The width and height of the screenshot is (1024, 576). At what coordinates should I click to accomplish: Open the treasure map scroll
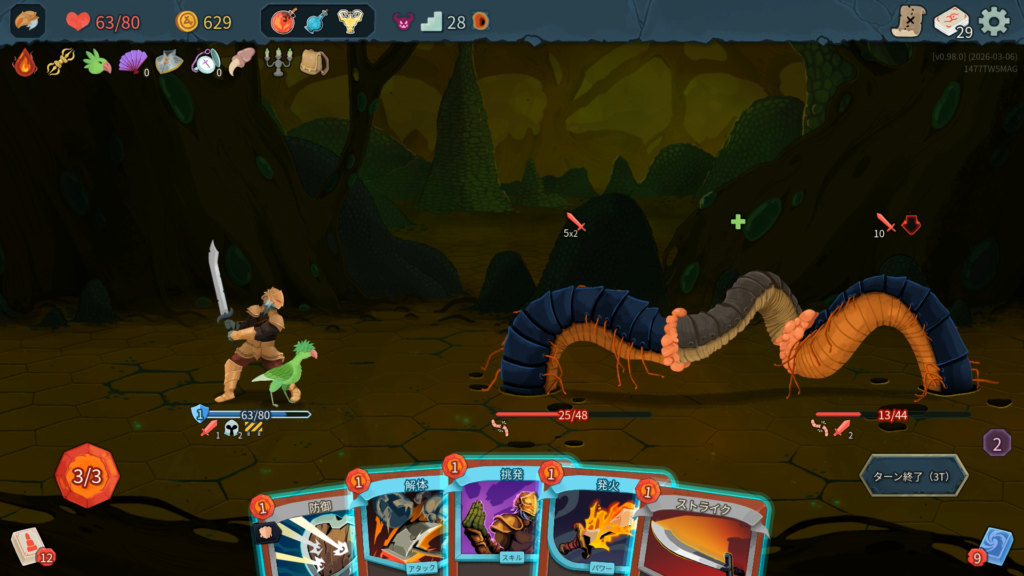pos(908,21)
